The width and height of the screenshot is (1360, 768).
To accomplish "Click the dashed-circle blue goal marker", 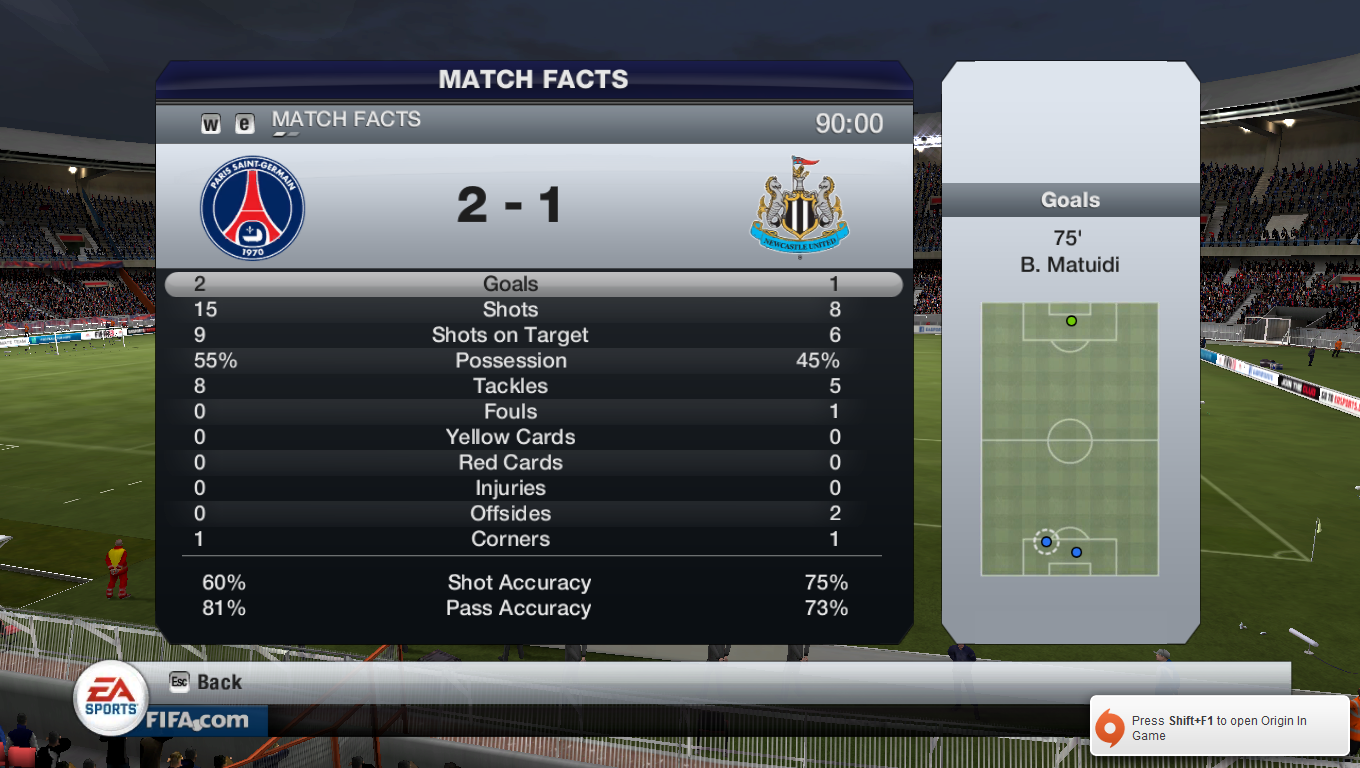I will tap(1046, 542).
